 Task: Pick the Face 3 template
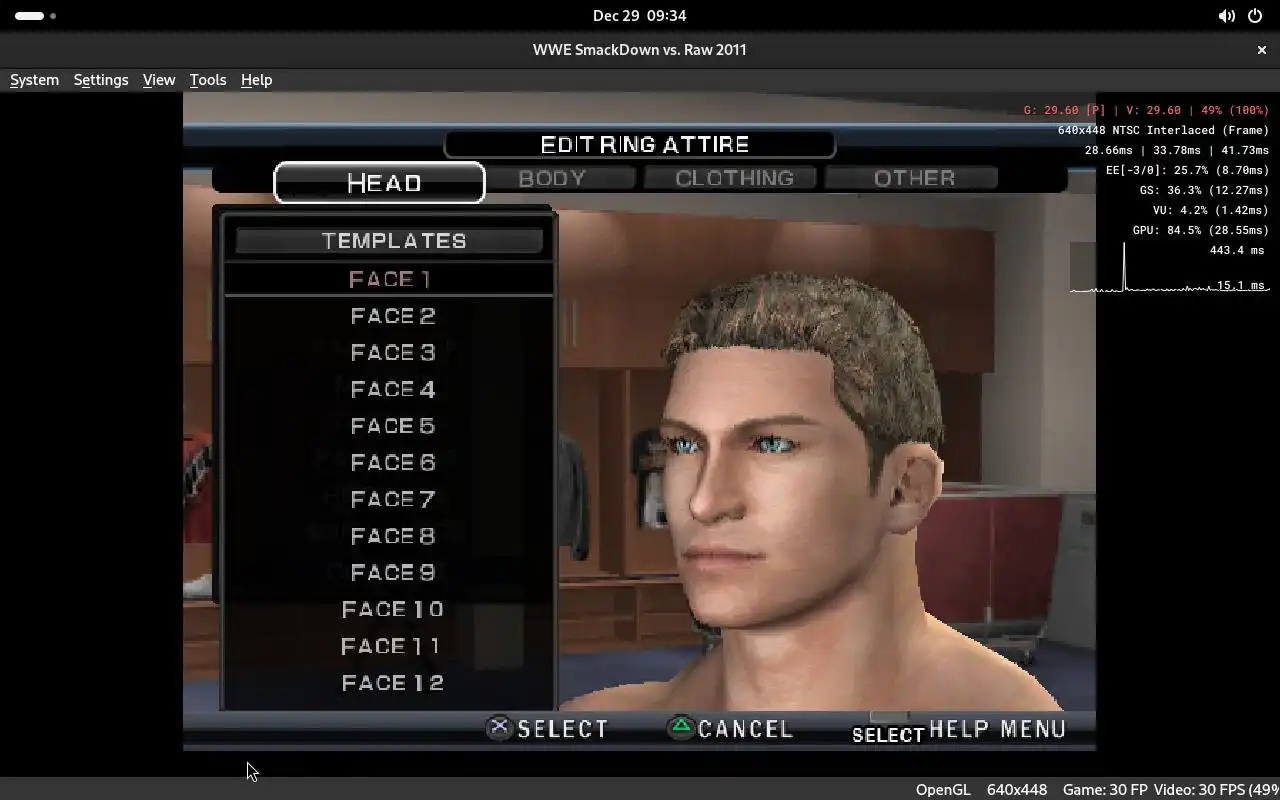click(x=392, y=353)
